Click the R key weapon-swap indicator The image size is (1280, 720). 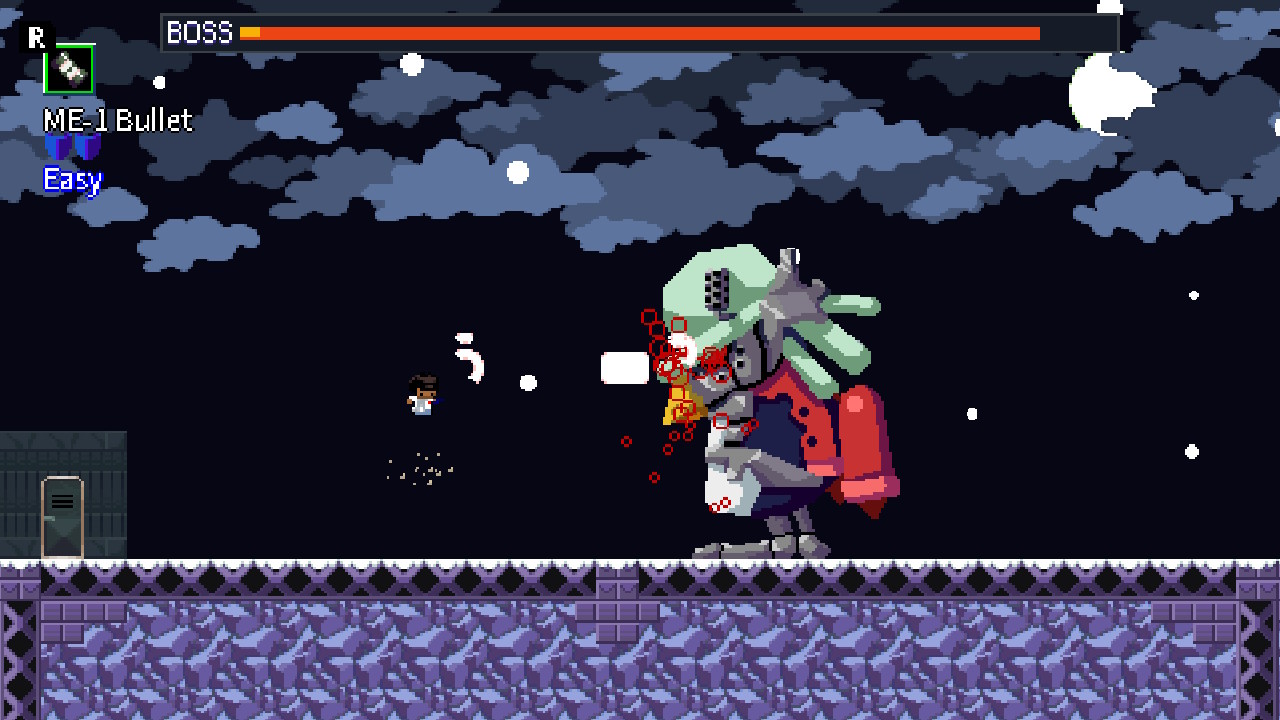[37, 38]
